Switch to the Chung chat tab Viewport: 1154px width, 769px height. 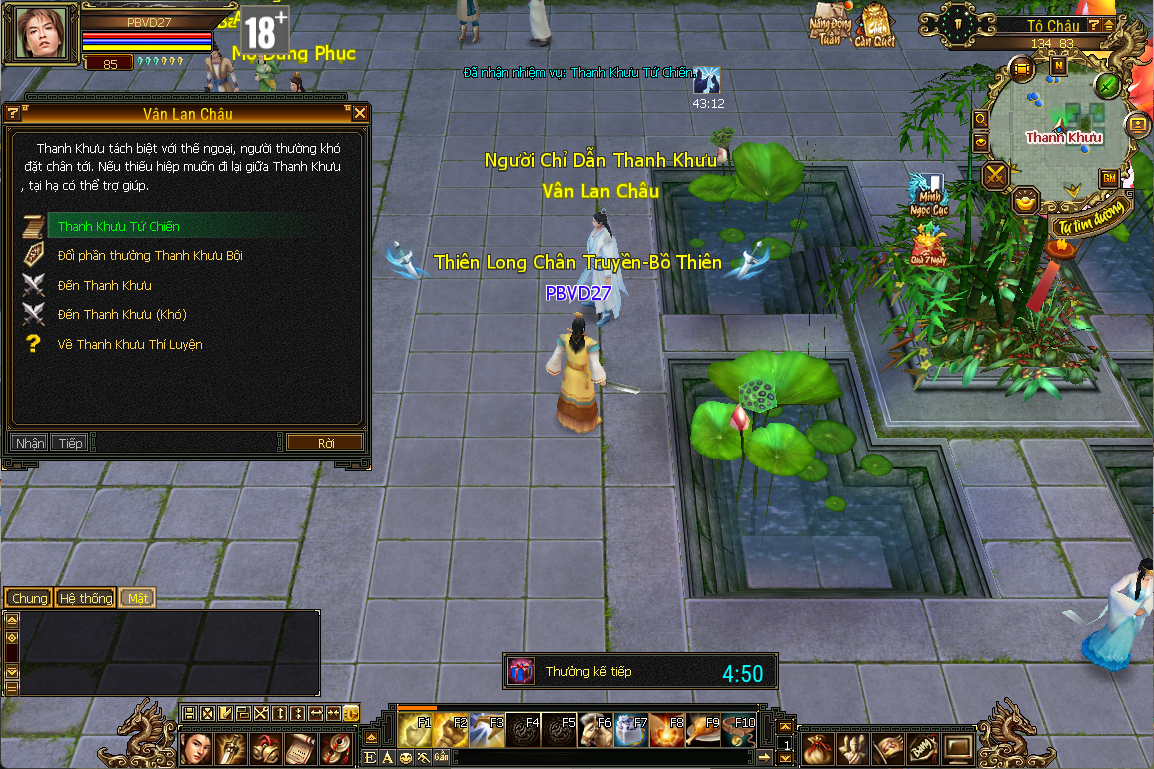point(30,598)
